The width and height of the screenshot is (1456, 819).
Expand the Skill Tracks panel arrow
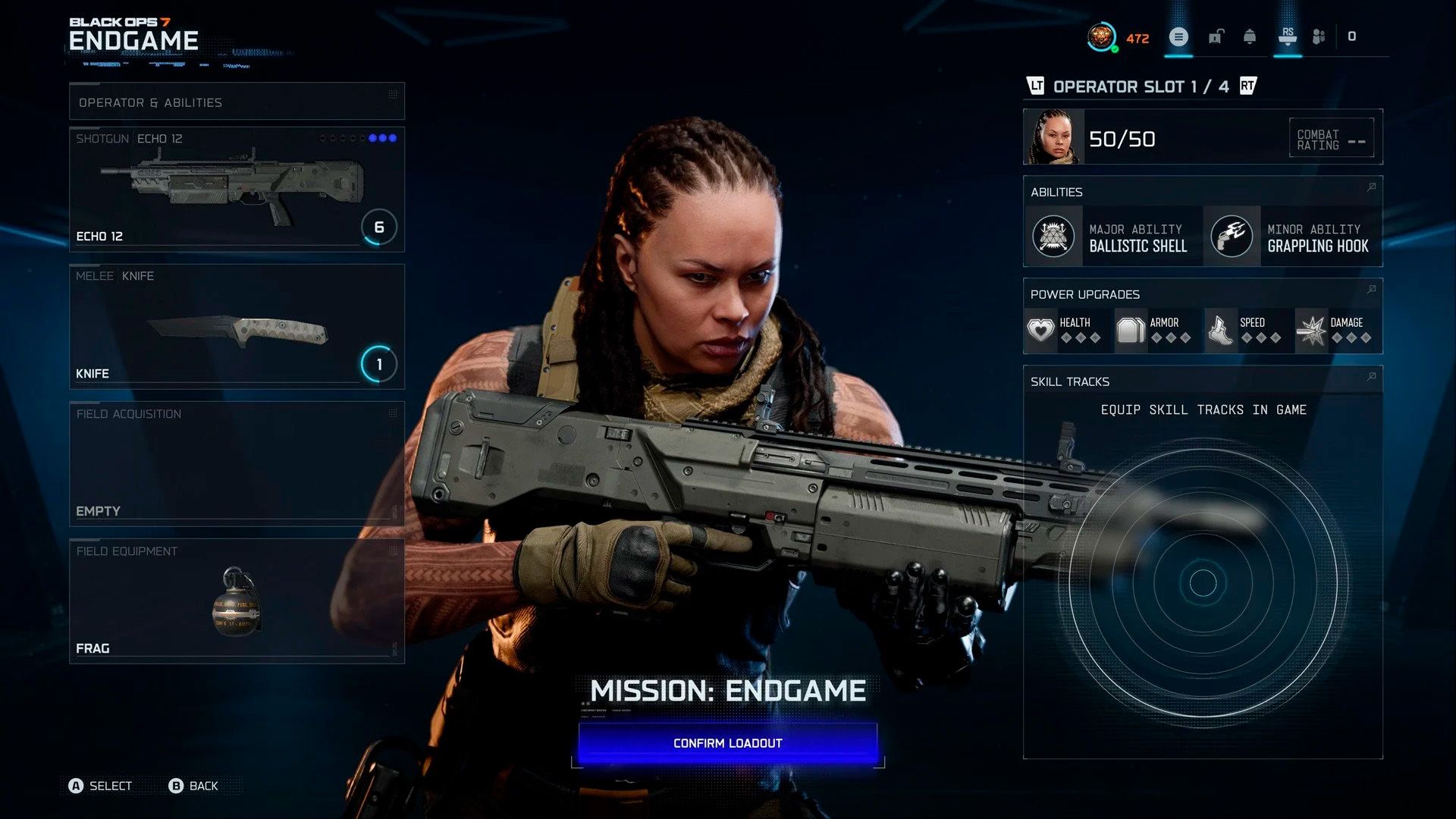1370,377
